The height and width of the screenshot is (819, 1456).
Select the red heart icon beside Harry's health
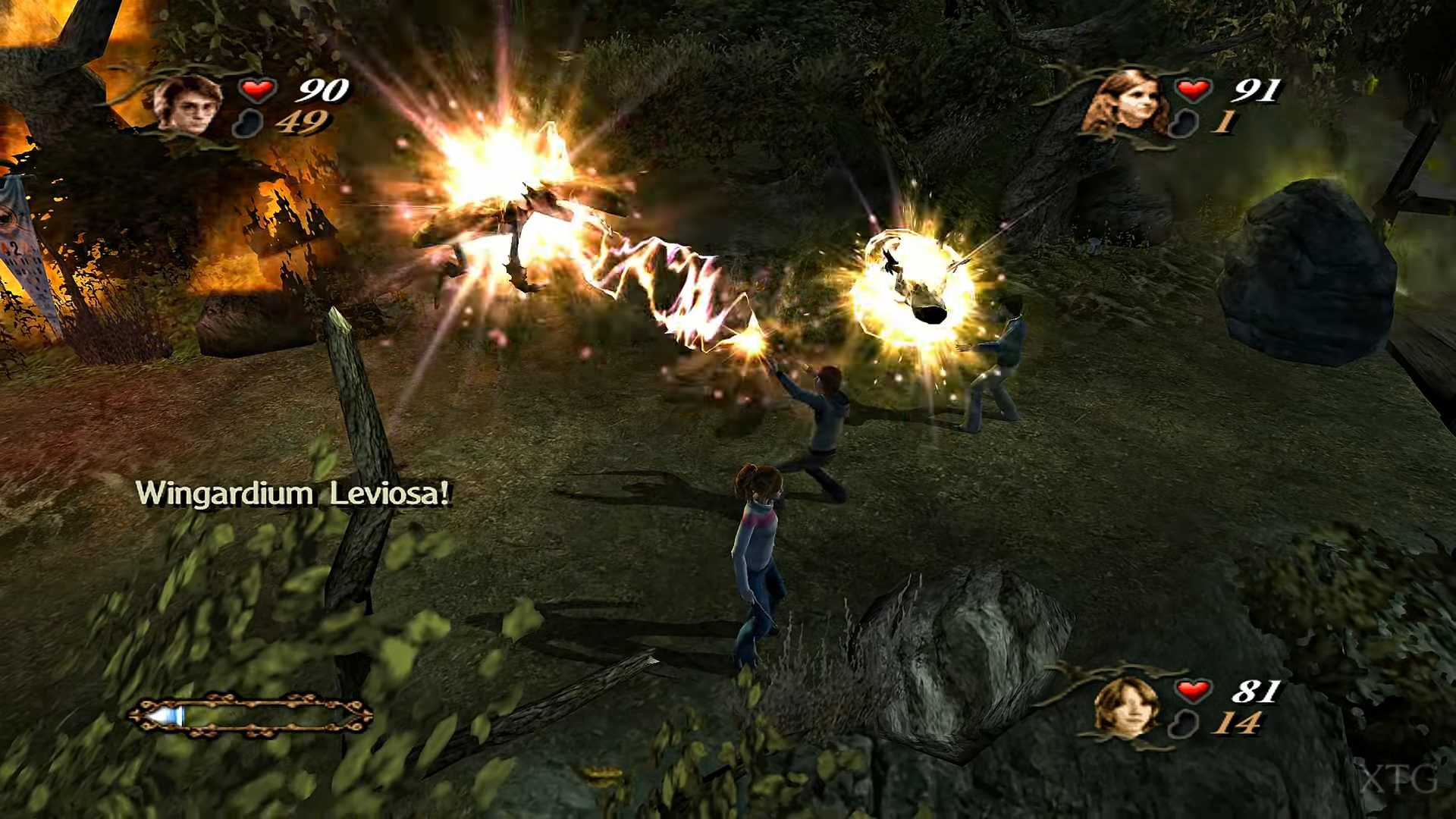pyautogui.click(x=258, y=89)
